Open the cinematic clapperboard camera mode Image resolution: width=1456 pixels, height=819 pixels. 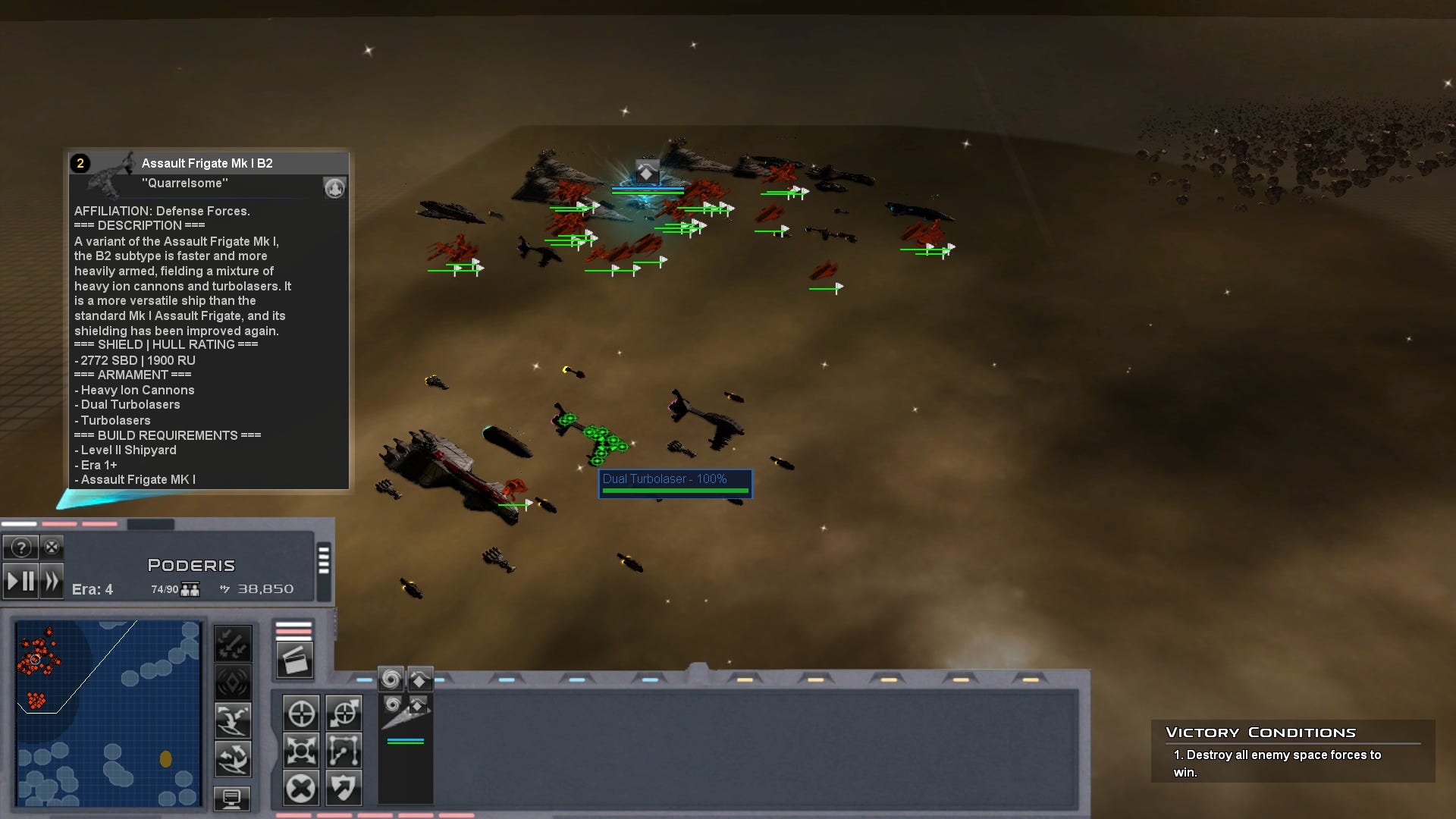[296, 660]
